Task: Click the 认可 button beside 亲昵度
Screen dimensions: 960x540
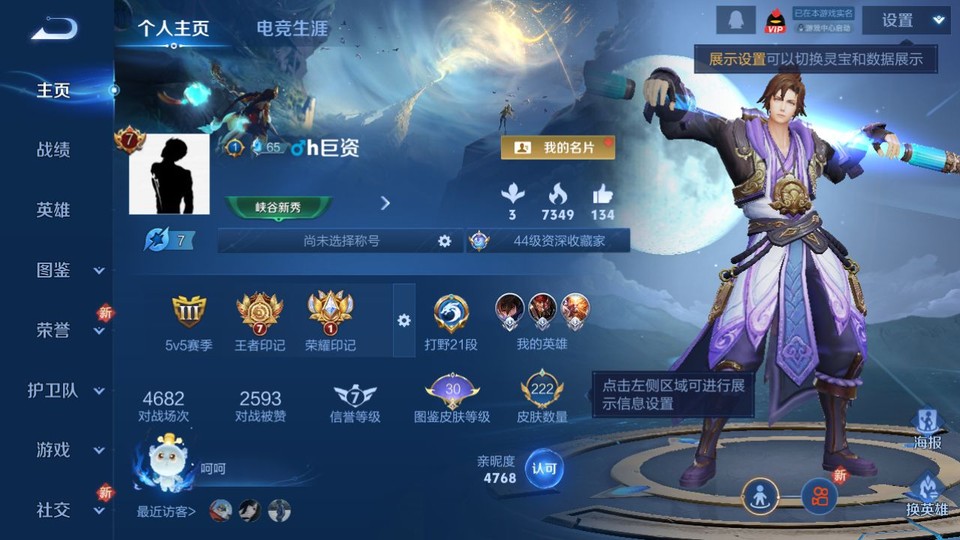Action: click(544, 468)
